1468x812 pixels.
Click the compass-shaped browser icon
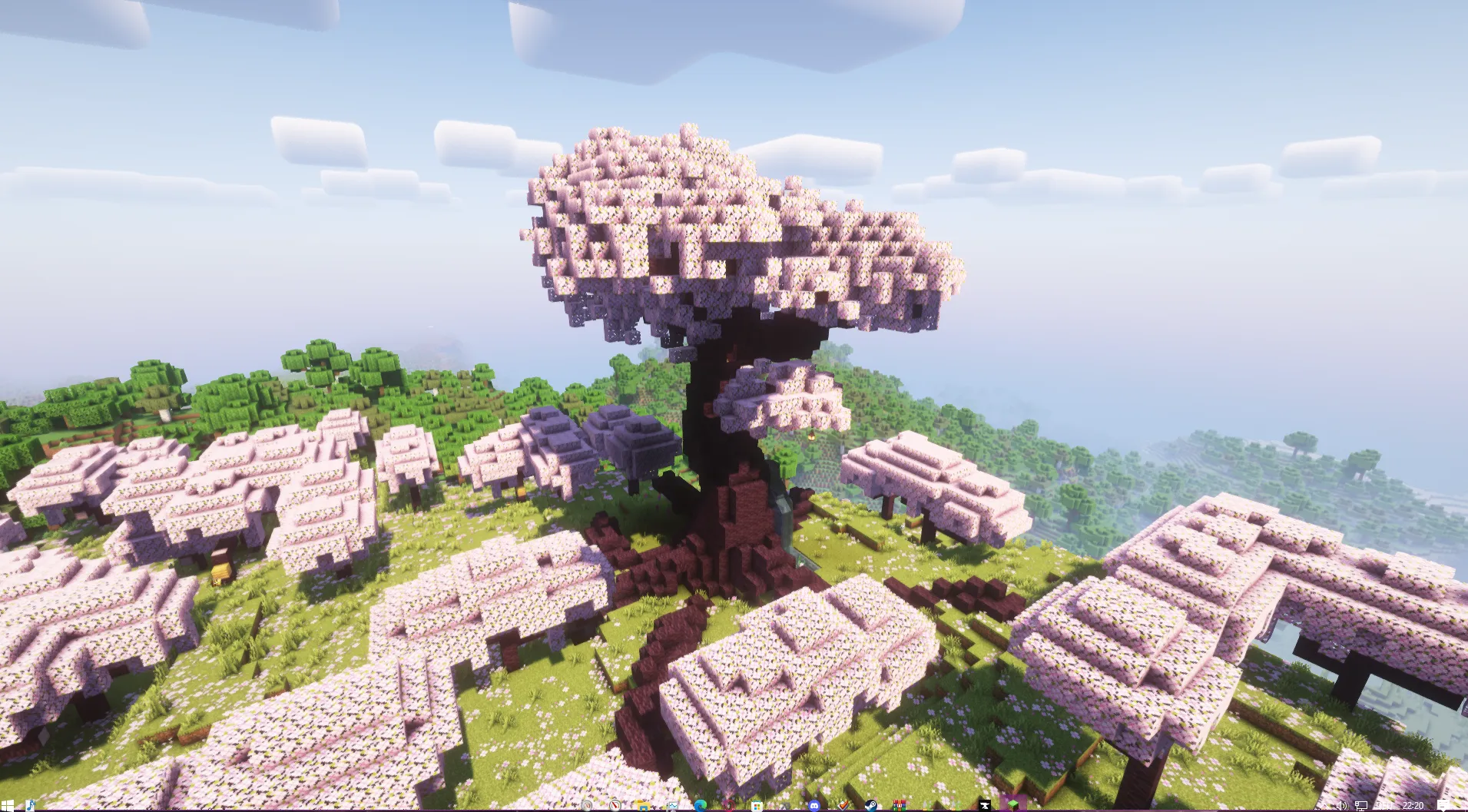(615, 804)
